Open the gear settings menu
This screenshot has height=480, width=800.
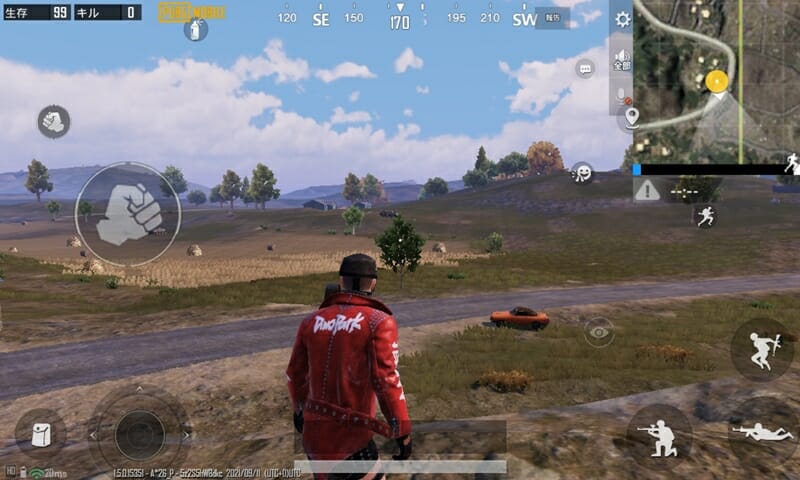coord(622,19)
